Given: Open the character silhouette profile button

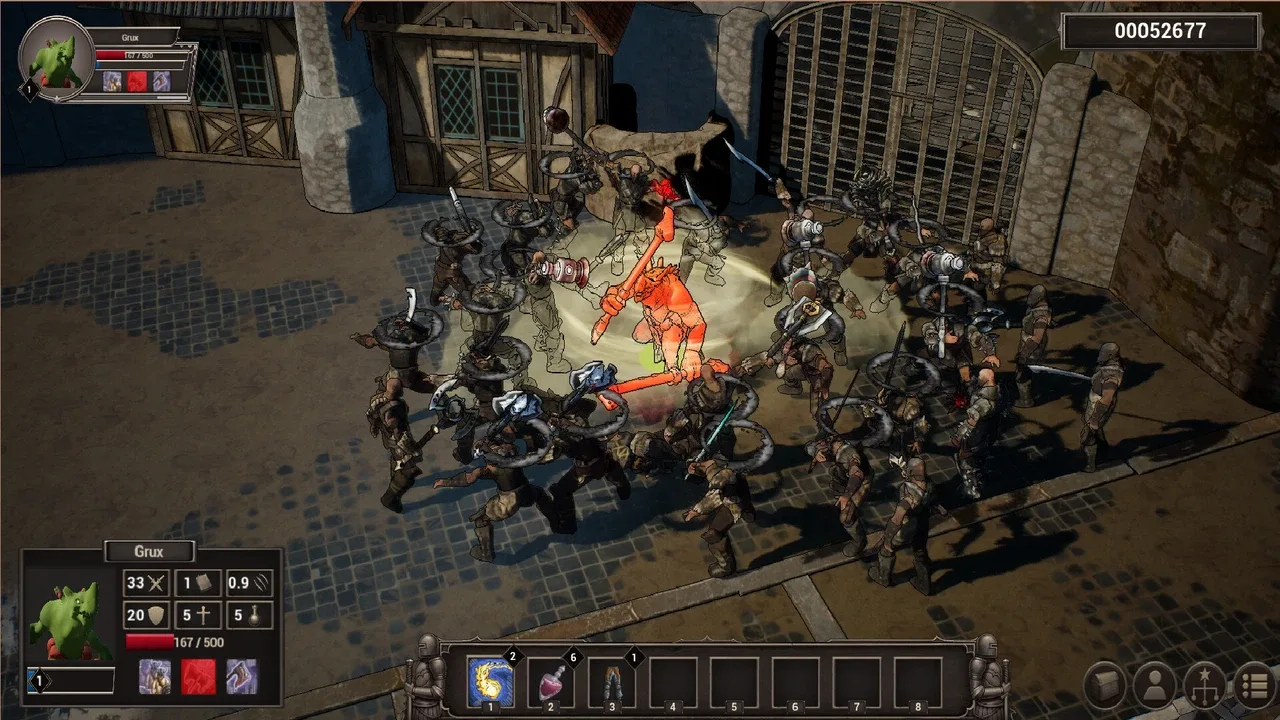Looking at the screenshot, I should 1155,686.
